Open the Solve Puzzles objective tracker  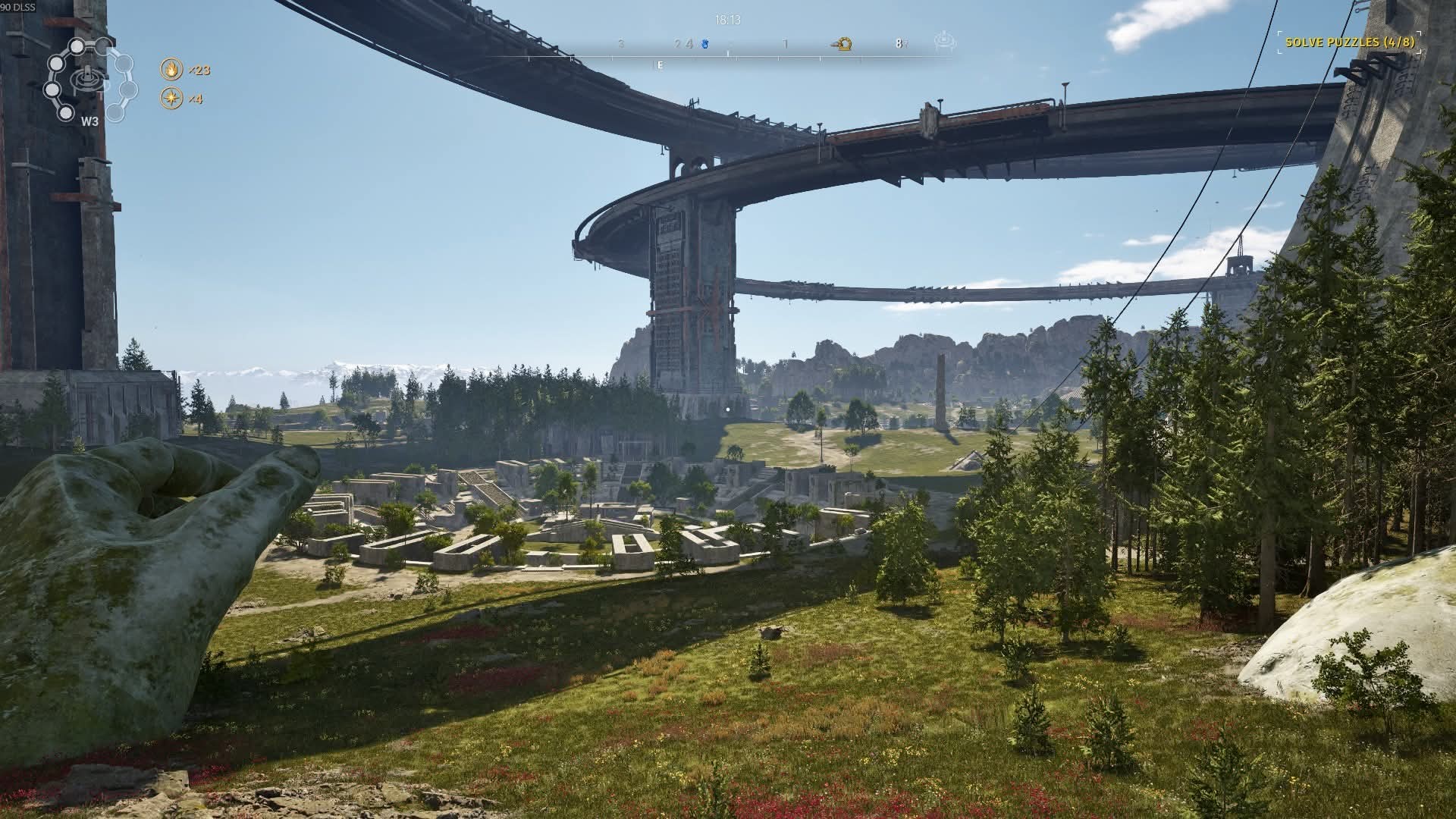point(1347,42)
